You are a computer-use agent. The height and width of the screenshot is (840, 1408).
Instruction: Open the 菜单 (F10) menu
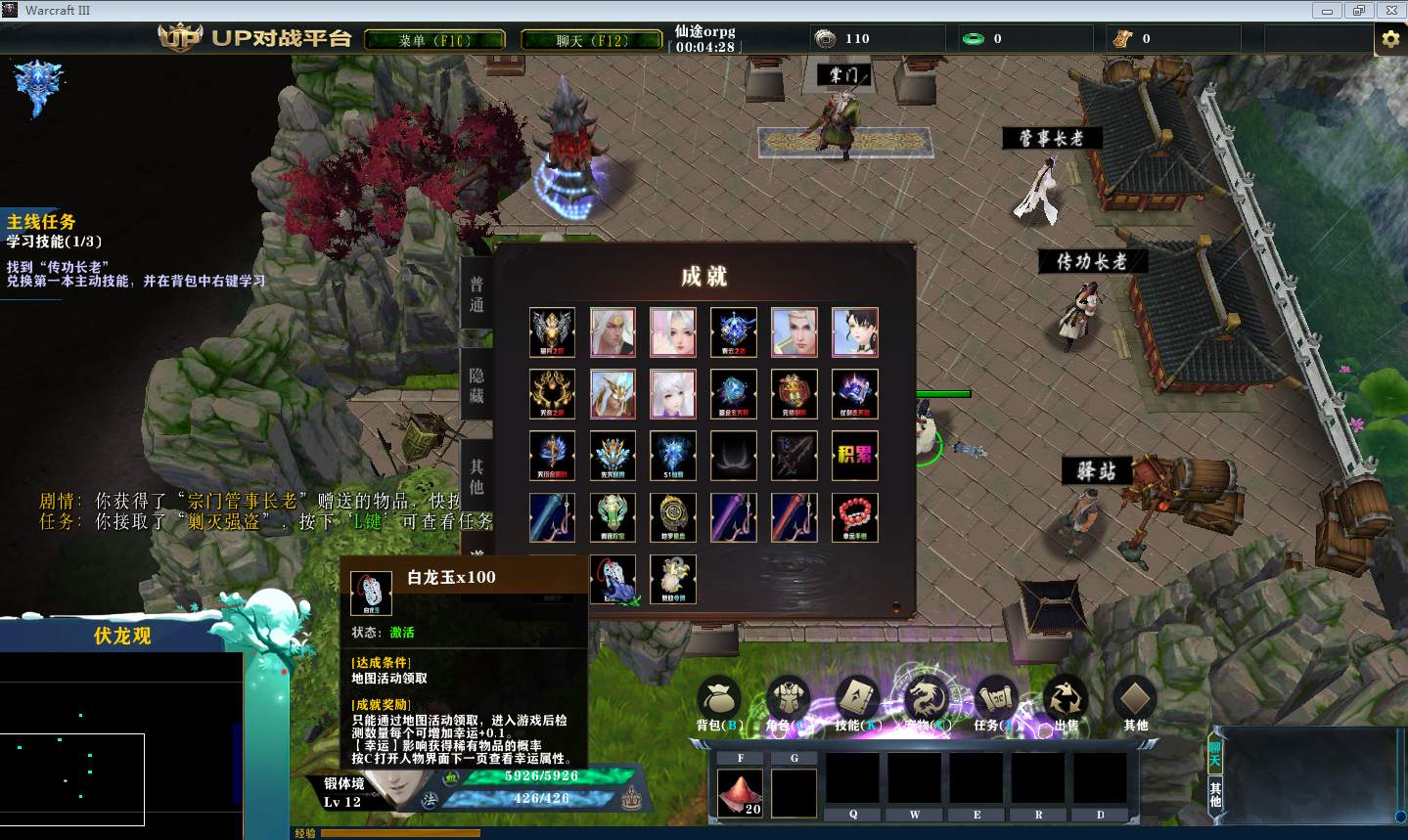[x=434, y=40]
